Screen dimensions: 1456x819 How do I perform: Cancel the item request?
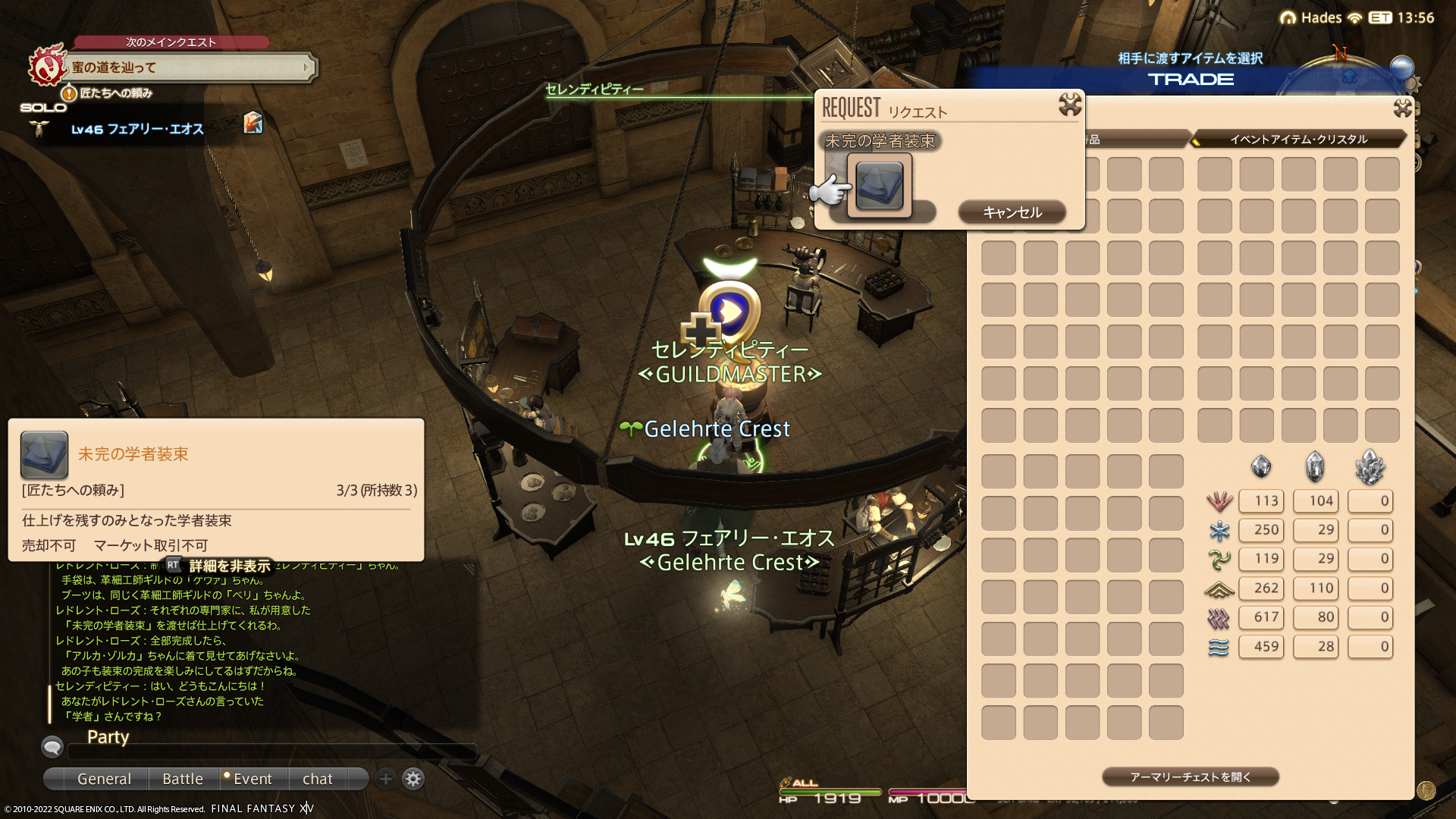(x=1012, y=212)
